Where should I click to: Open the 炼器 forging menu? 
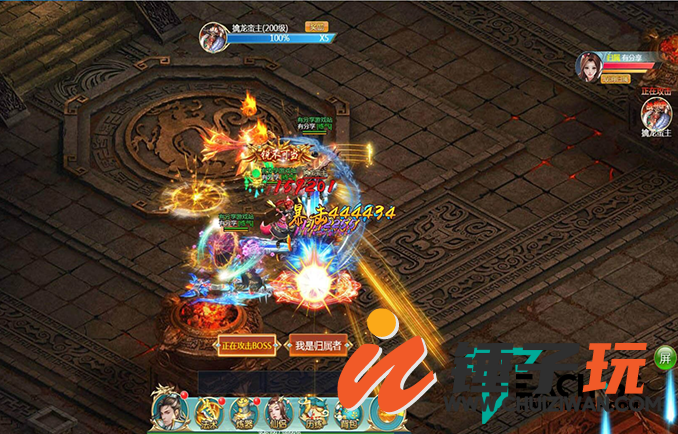(x=242, y=412)
